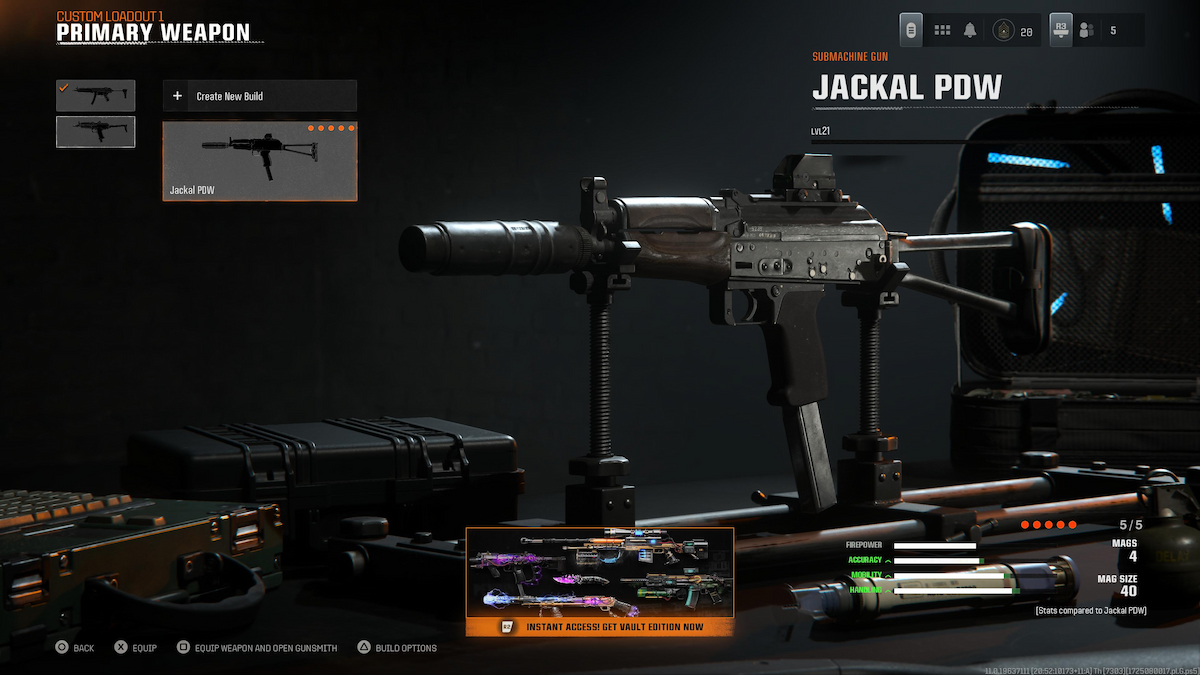Screen dimensions: 1200x675
Task: Open the grid menu icon
Action: pyautogui.click(x=942, y=31)
